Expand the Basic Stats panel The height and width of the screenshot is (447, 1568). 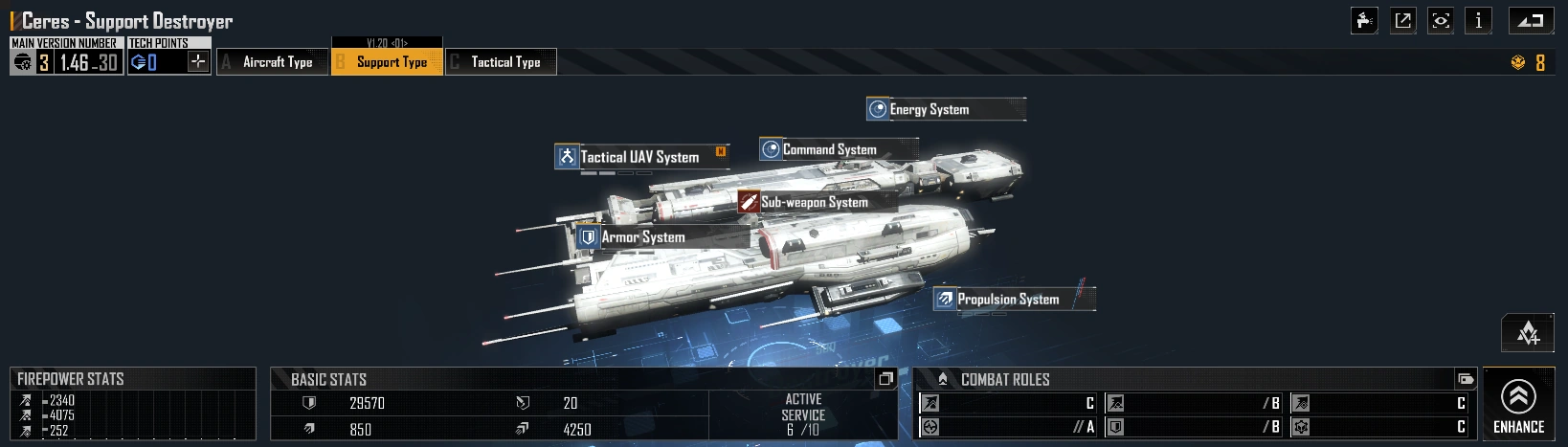point(885,379)
